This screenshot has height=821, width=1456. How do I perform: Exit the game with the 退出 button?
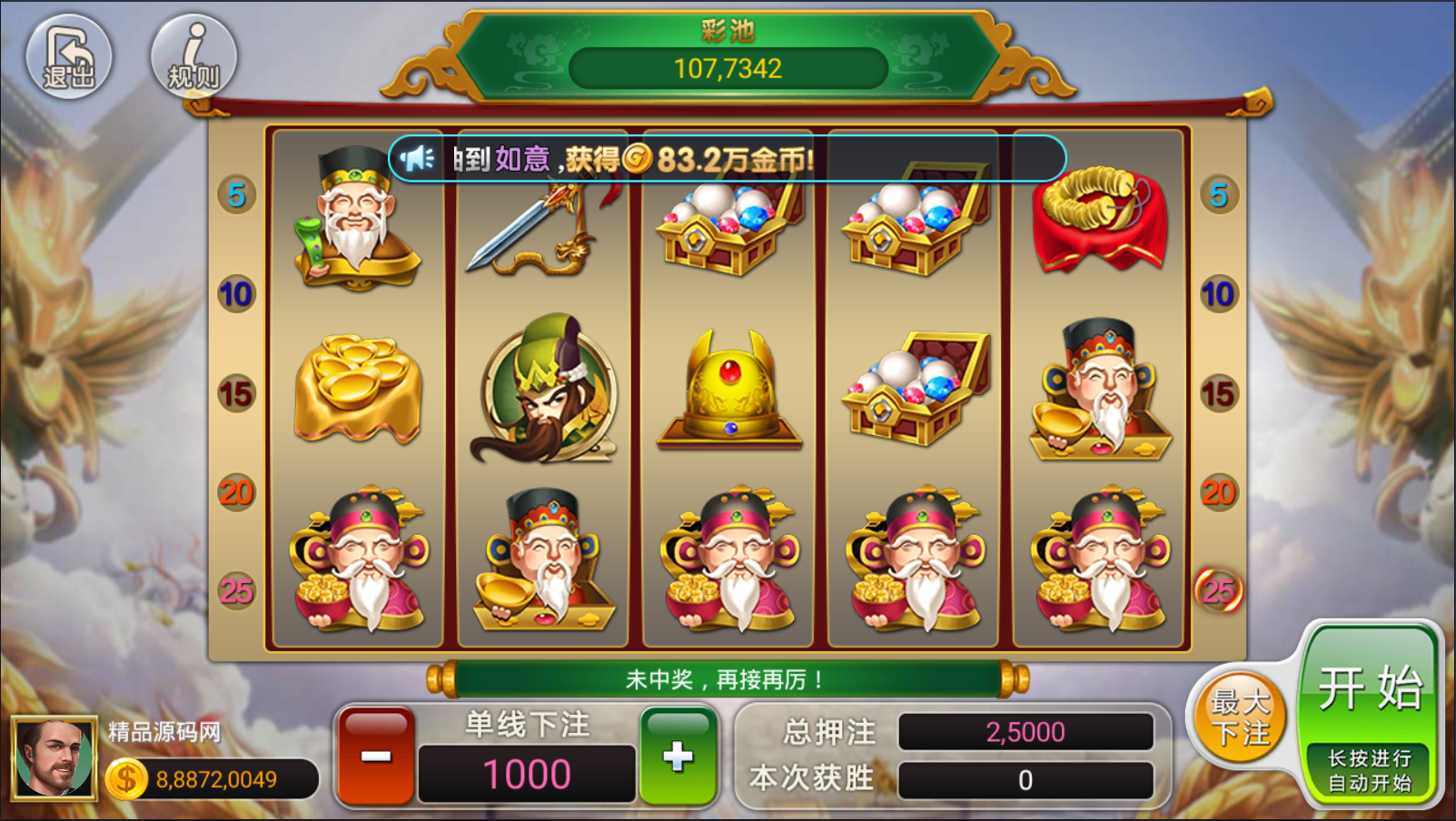coord(69,56)
